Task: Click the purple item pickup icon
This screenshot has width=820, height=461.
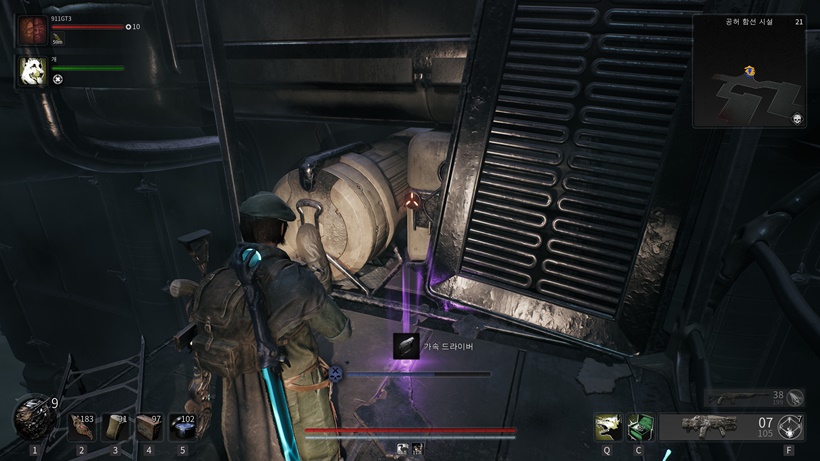Action: pyautogui.click(x=406, y=346)
